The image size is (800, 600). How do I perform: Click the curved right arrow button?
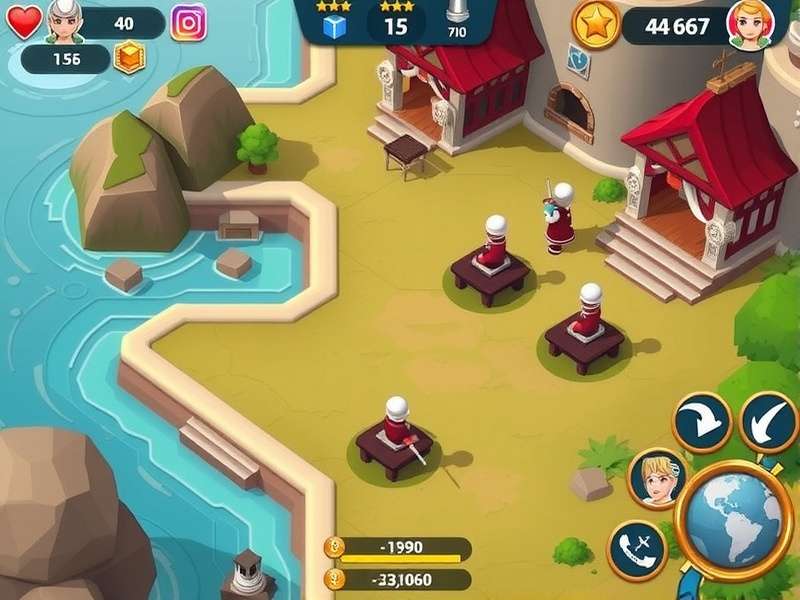(x=702, y=422)
